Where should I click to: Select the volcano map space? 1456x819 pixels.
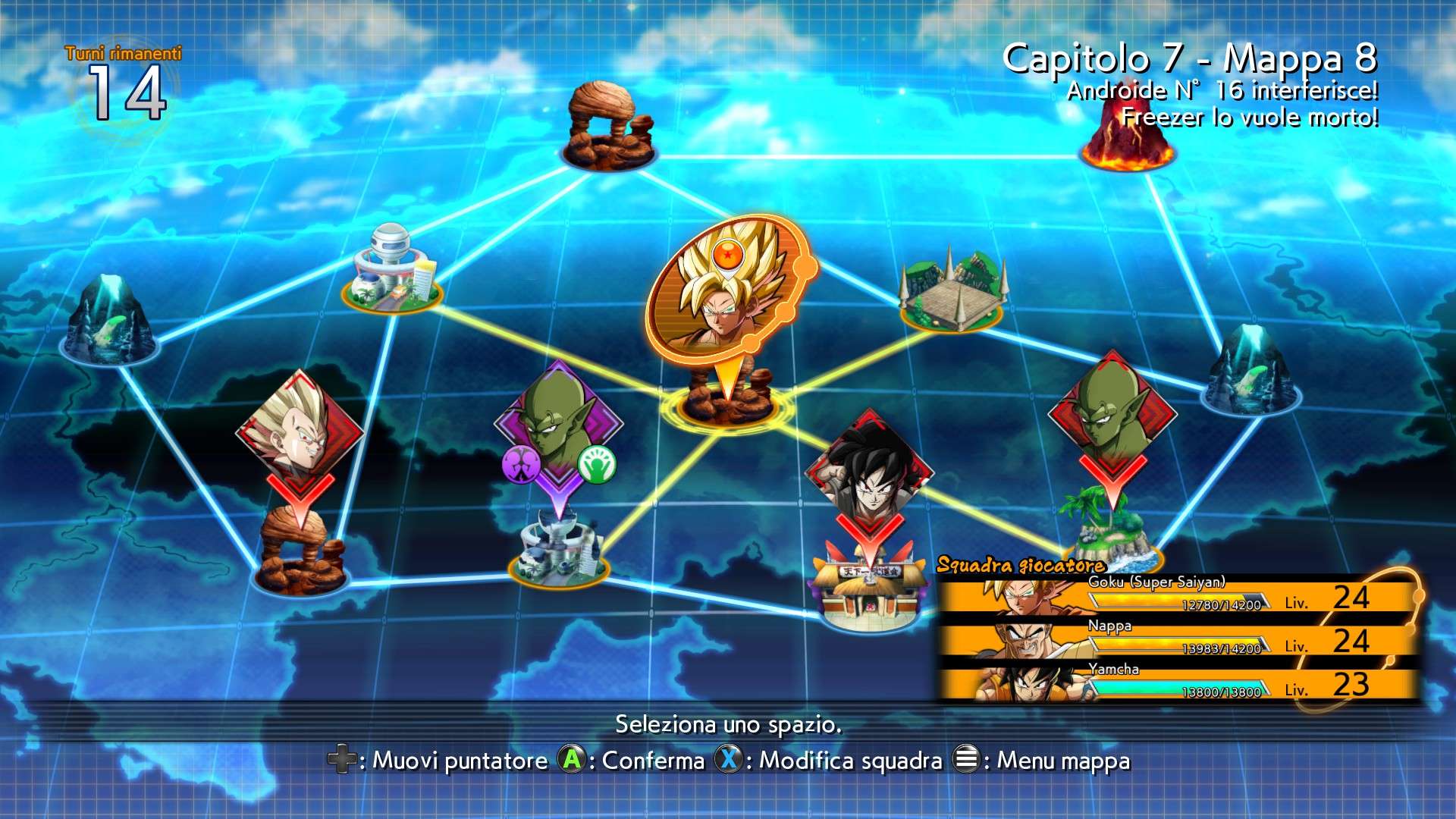1126,140
